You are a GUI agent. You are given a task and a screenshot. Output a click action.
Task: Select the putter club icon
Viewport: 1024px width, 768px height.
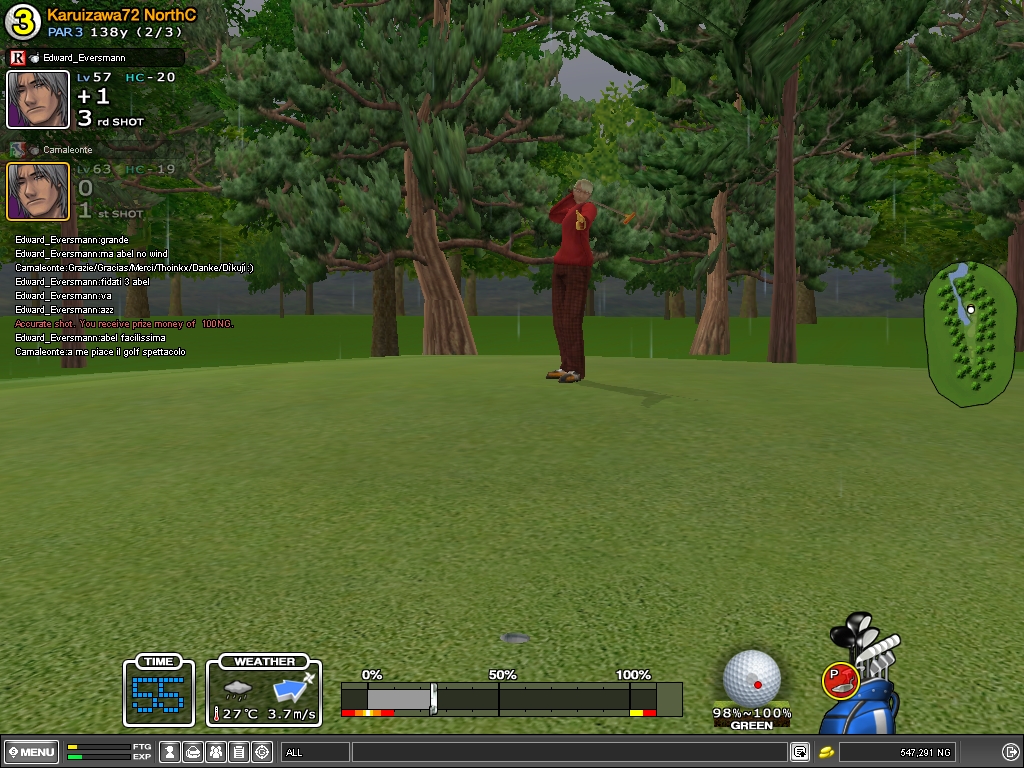[840, 680]
